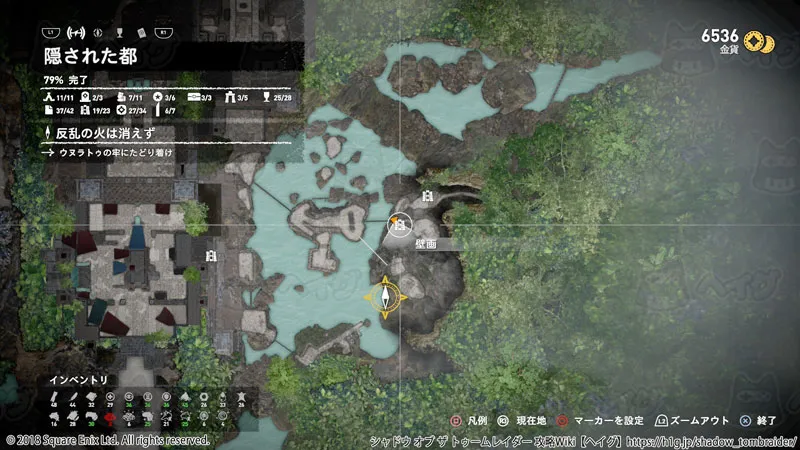This screenshot has height=450, width=800.
Task: Open the 反乱の火は消えず mission objective
Action: 98,133
